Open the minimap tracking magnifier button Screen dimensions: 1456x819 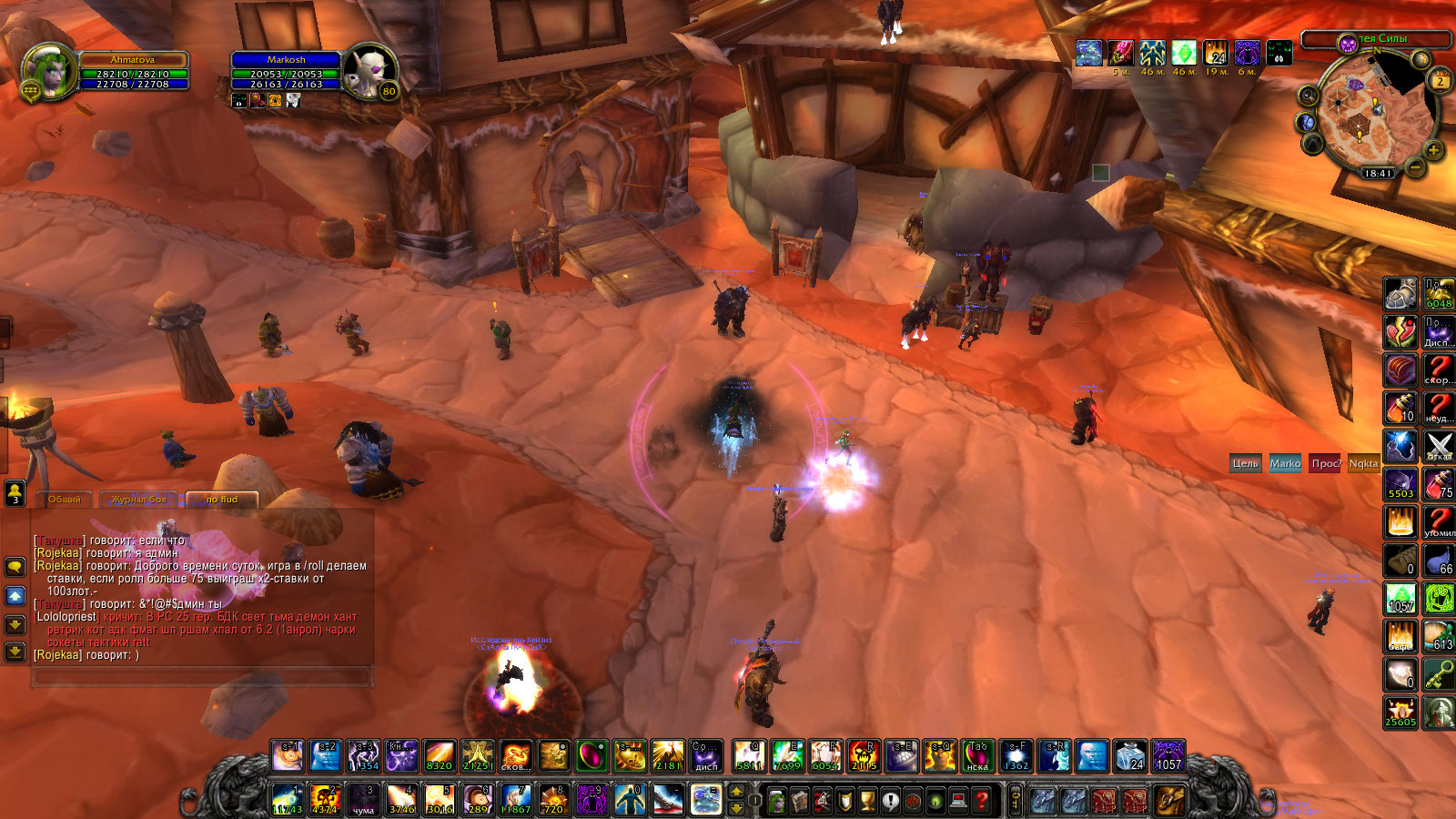pos(1308,96)
